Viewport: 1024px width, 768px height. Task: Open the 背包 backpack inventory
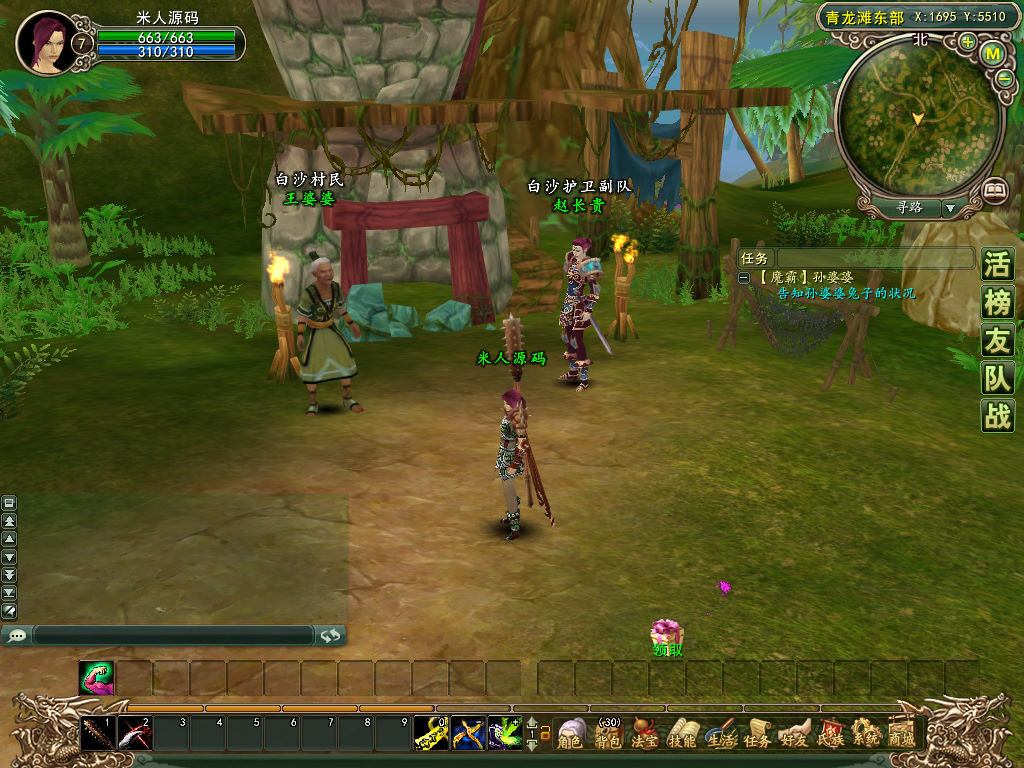point(608,734)
